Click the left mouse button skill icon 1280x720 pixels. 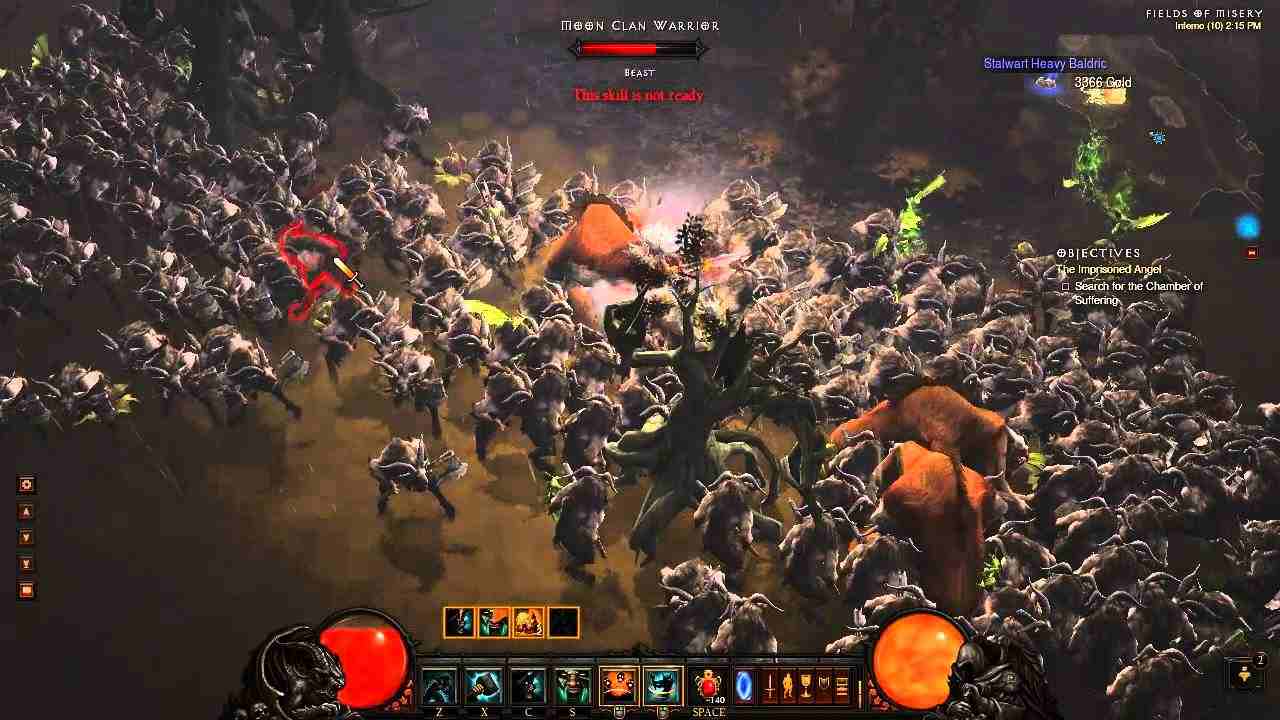coord(617,684)
